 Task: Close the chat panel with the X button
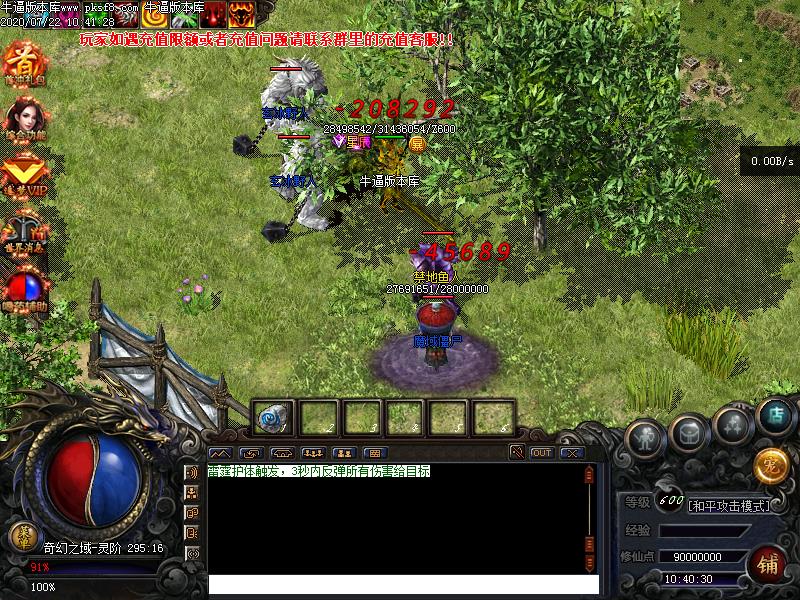click(x=571, y=453)
